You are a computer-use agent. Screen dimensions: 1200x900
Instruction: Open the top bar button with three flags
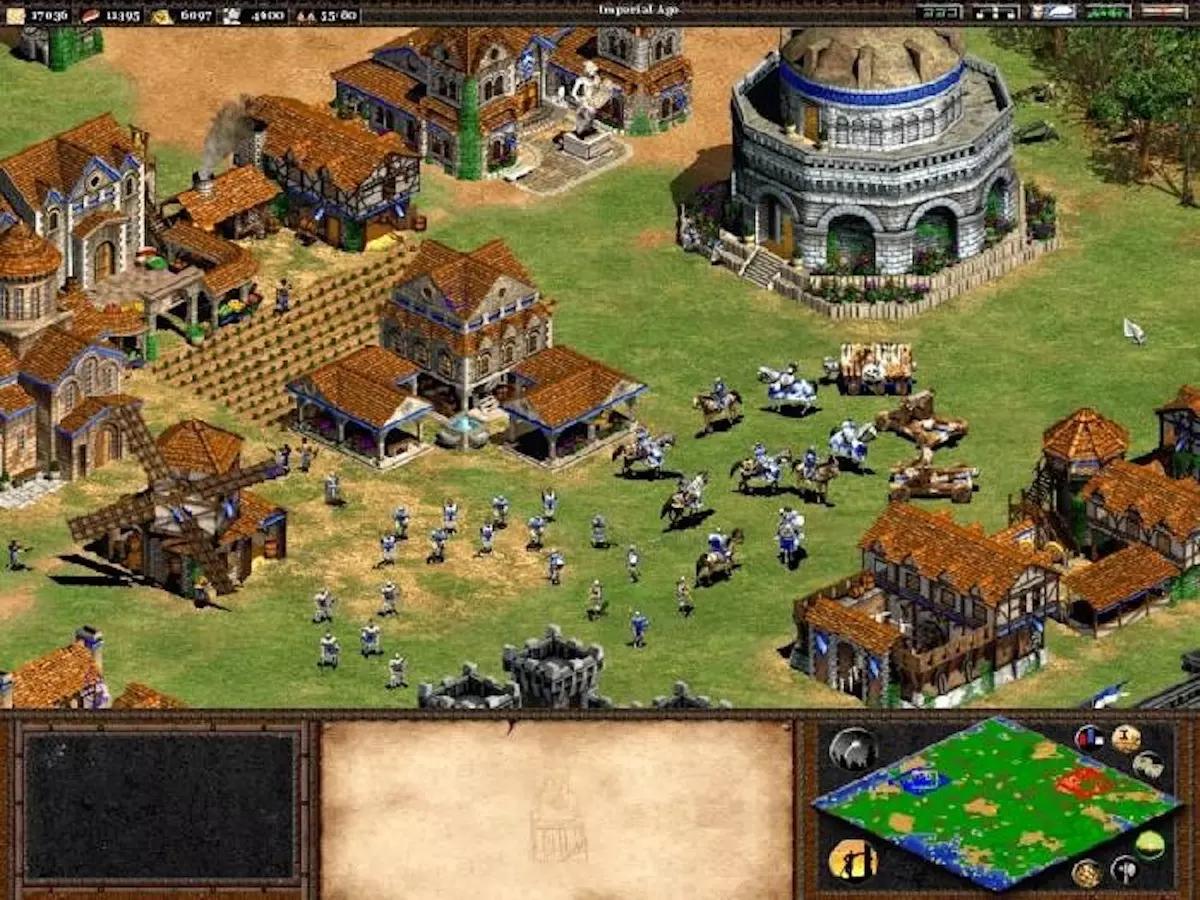(996, 12)
